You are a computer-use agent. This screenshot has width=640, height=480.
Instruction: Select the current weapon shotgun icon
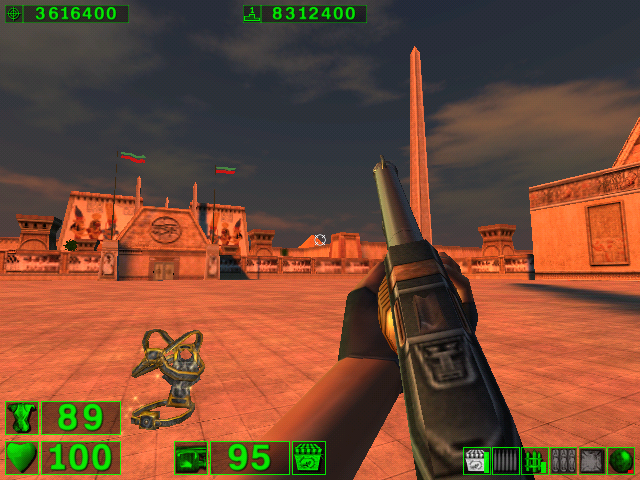click(190, 458)
